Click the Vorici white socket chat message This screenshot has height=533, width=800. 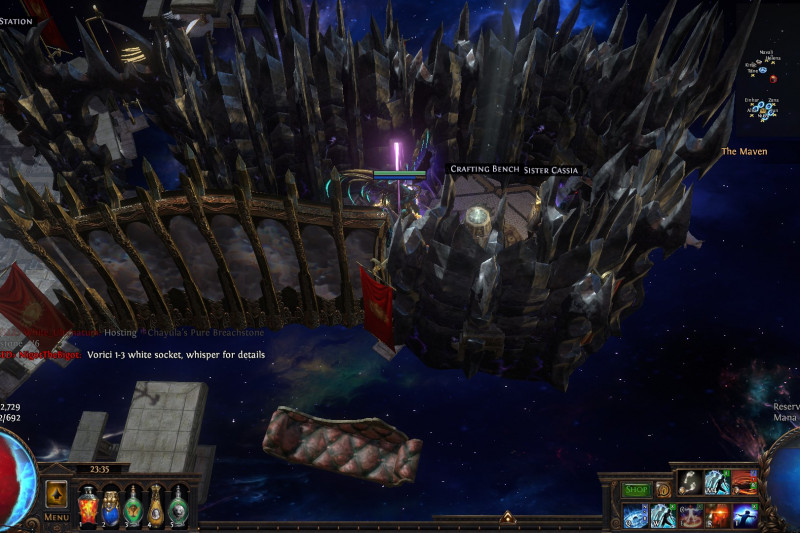(176, 354)
